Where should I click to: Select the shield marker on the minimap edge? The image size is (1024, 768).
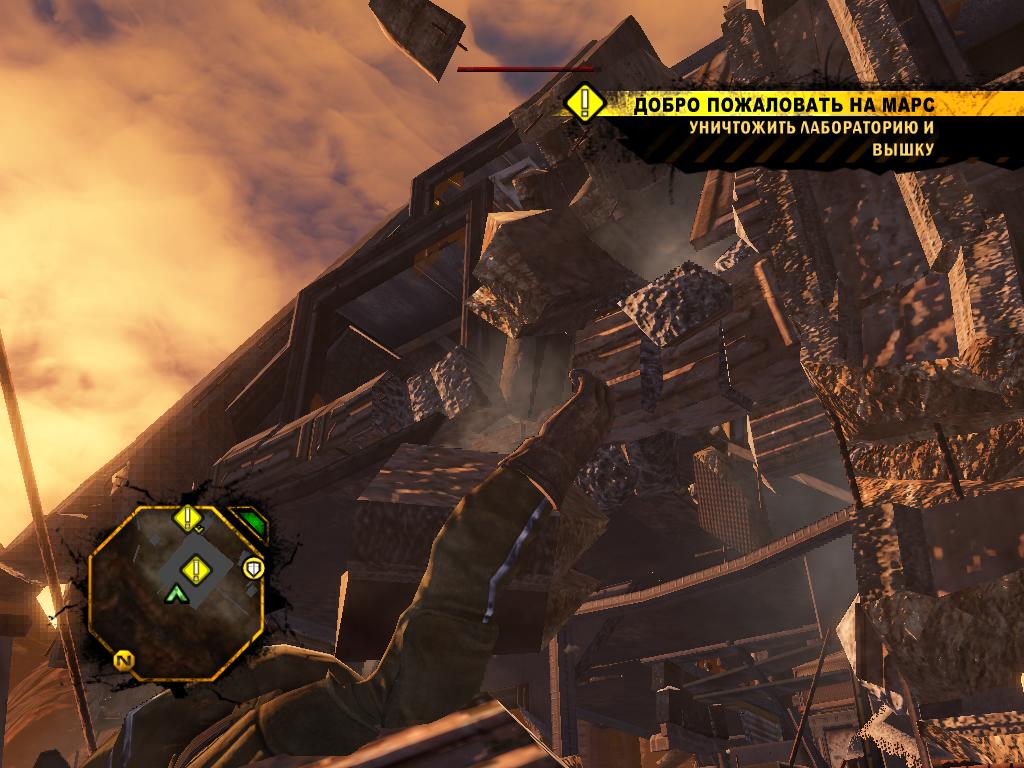pyautogui.click(x=255, y=569)
